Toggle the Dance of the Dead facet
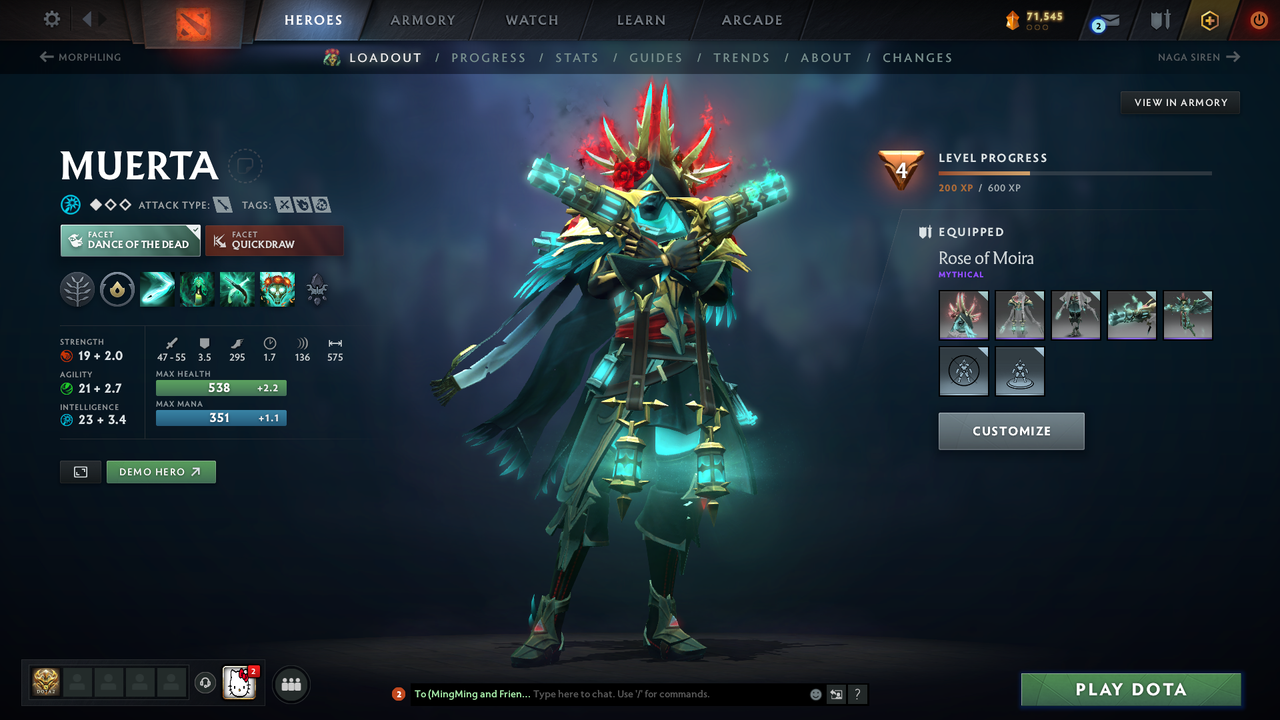Screen dimensions: 1280x720 (130, 240)
